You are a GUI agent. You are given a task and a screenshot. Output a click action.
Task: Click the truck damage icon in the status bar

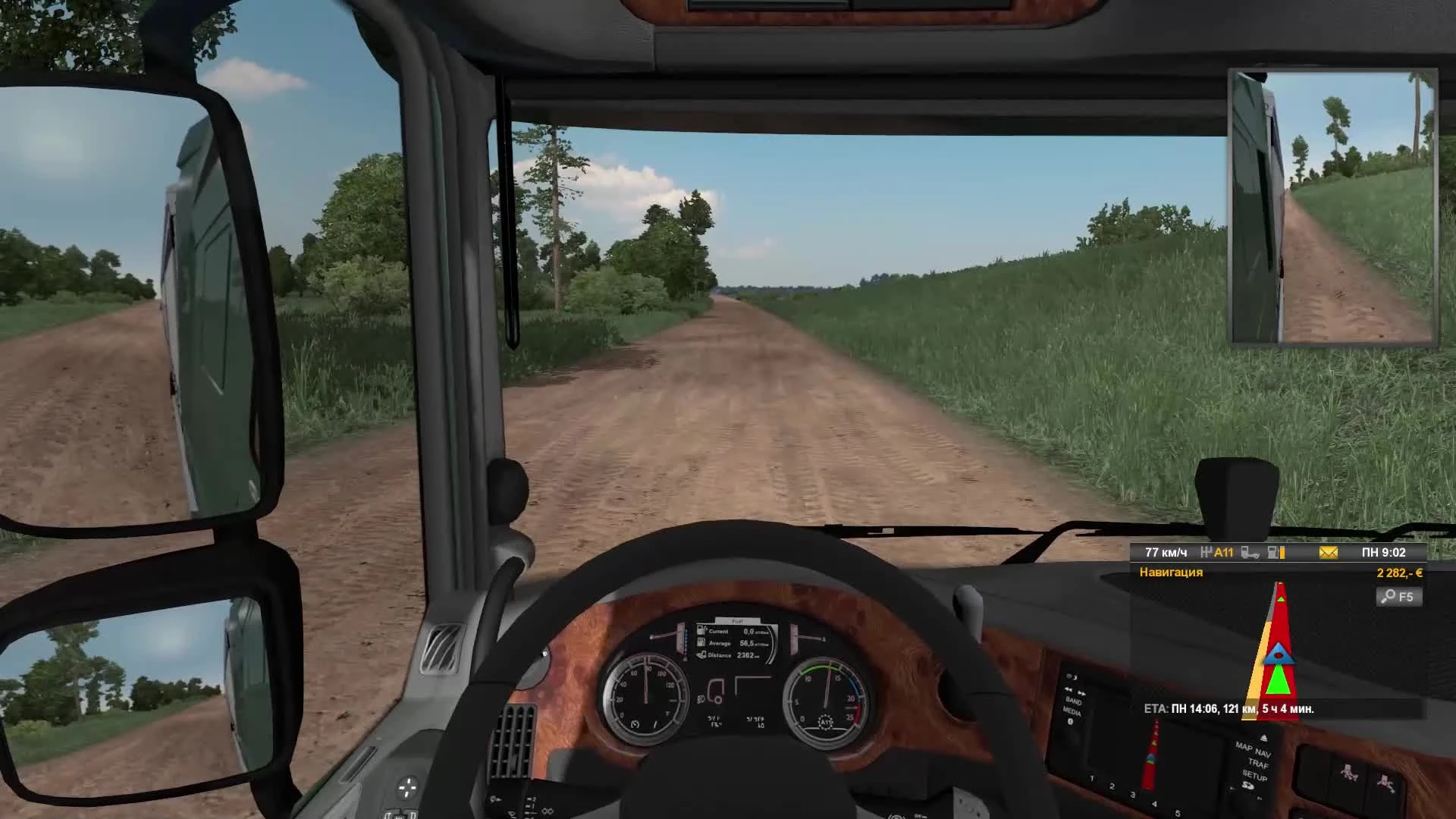(1250, 554)
